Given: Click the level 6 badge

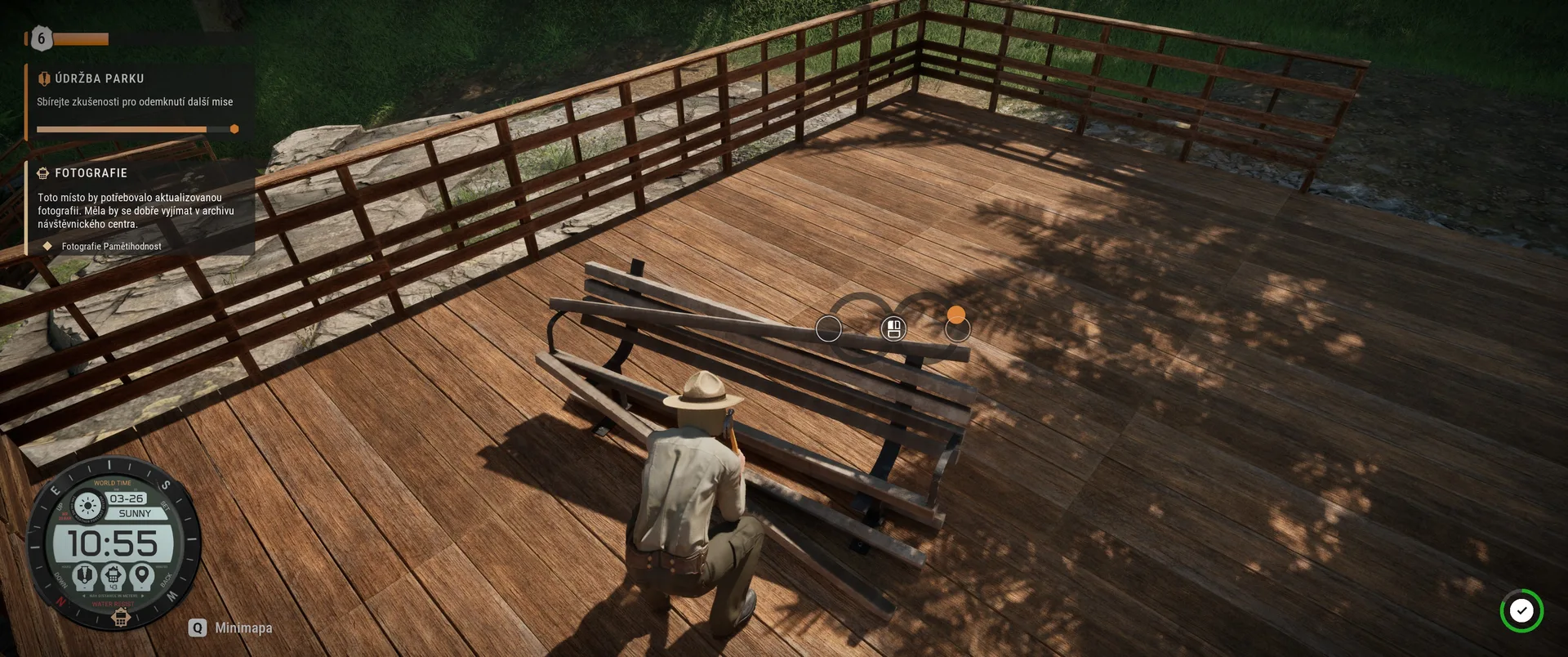Looking at the screenshot, I should click(x=41, y=38).
